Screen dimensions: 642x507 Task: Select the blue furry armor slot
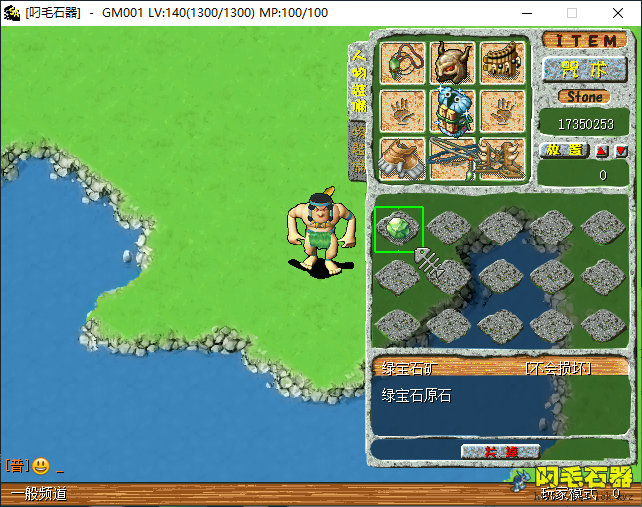pyautogui.click(x=451, y=111)
